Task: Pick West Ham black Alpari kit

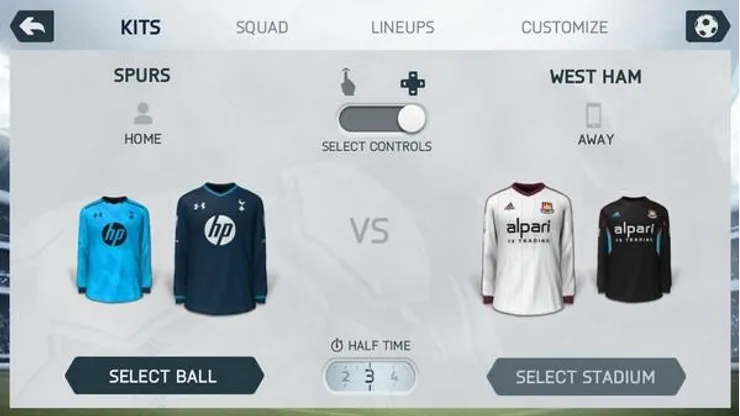Action: click(634, 248)
